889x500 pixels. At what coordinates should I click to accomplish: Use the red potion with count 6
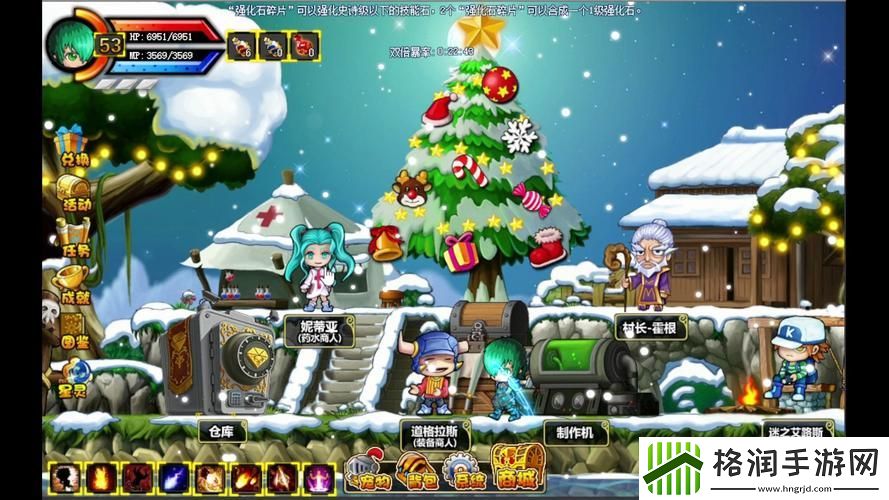[x=241, y=45]
